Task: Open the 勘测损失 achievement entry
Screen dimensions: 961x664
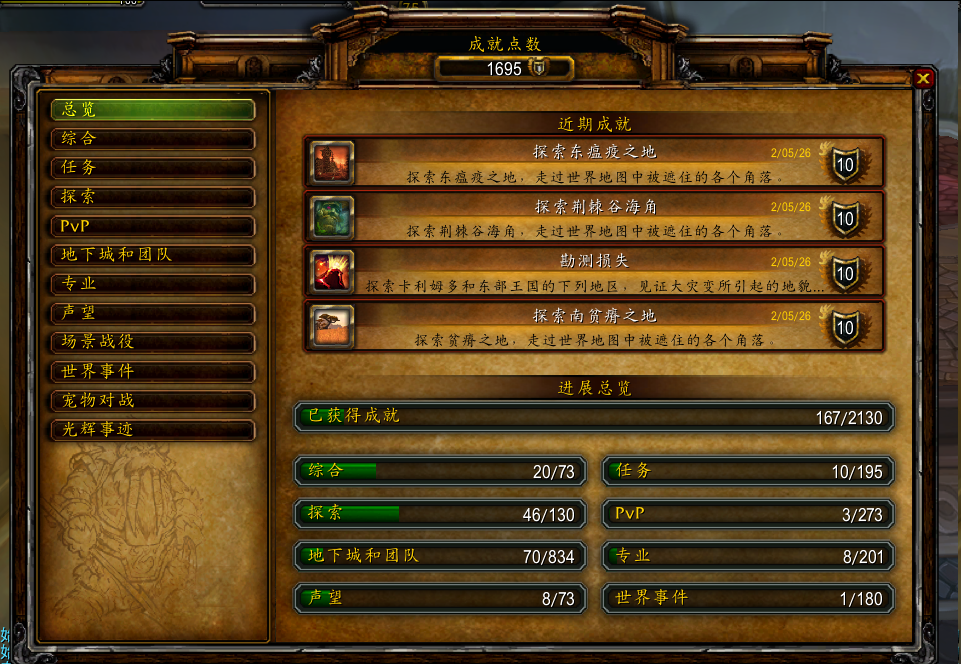Action: (x=594, y=272)
